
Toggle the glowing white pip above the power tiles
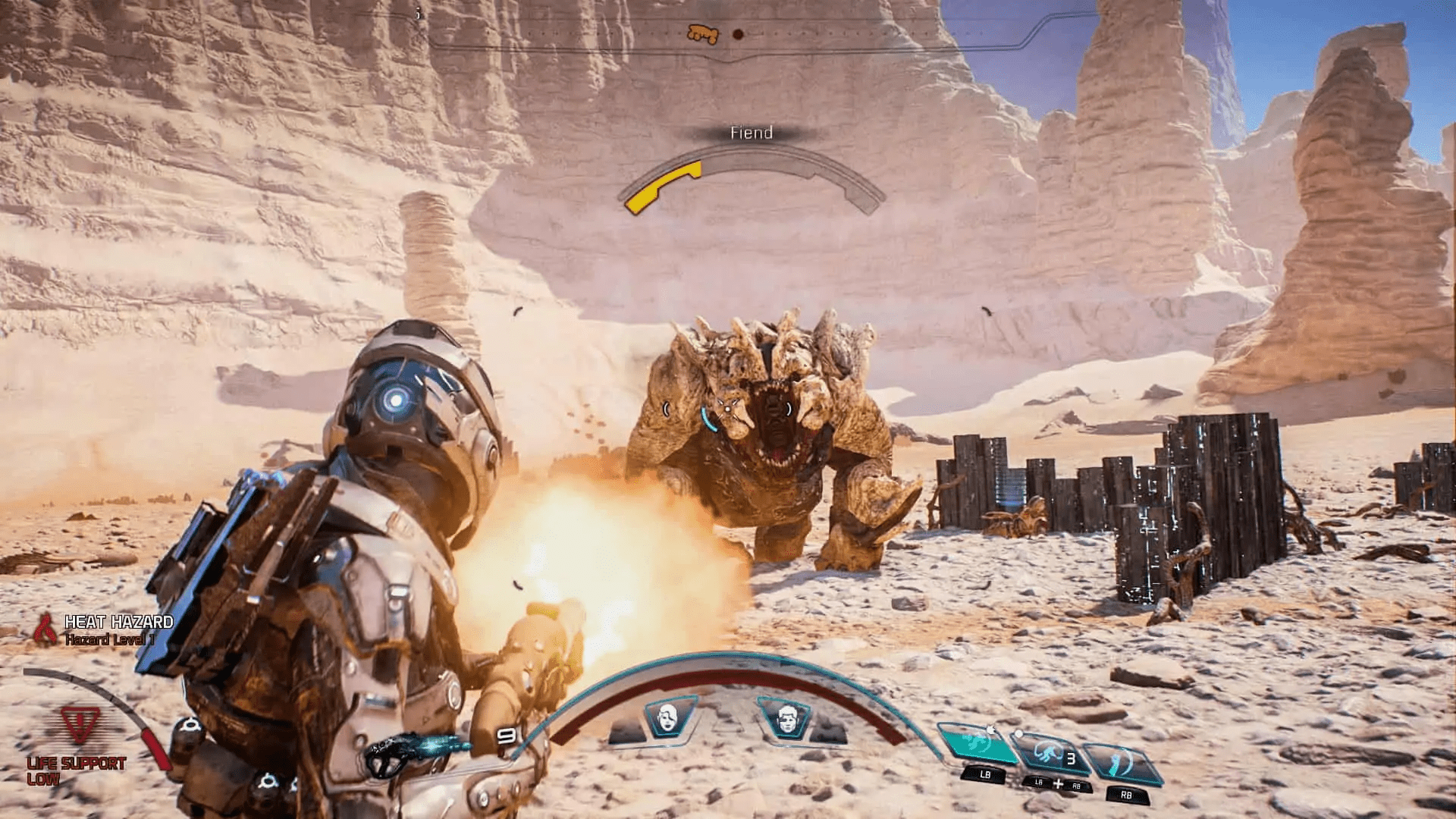1018,733
